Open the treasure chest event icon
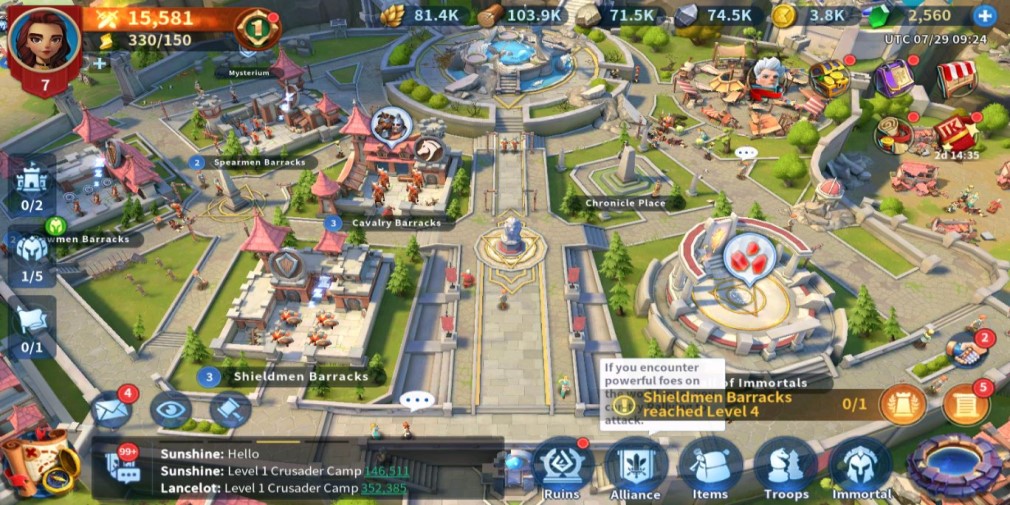This screenshot has height=505, width=1010. tap(828, 78)
